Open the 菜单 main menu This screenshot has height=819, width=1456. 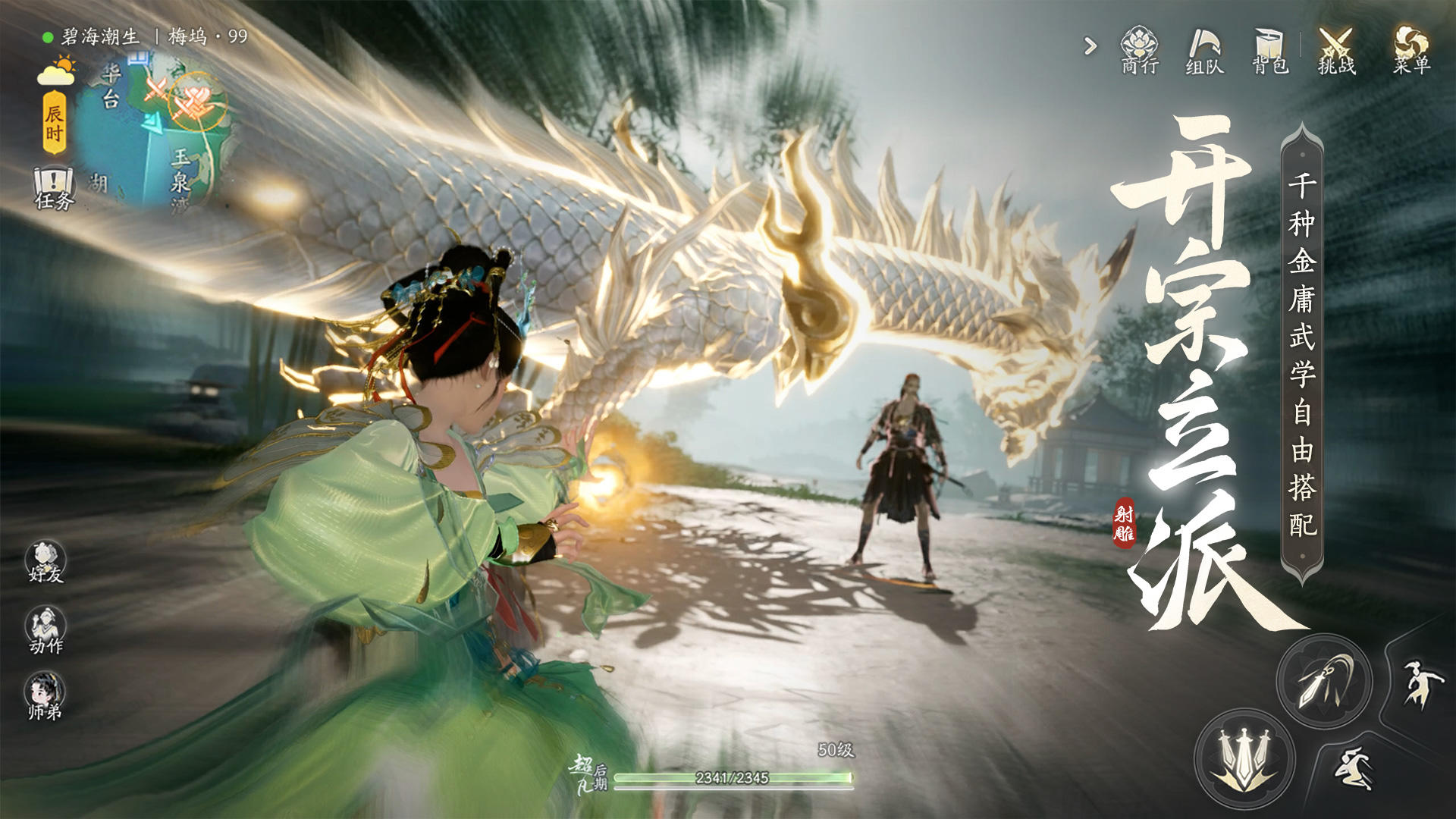[x=1411, y=50]
